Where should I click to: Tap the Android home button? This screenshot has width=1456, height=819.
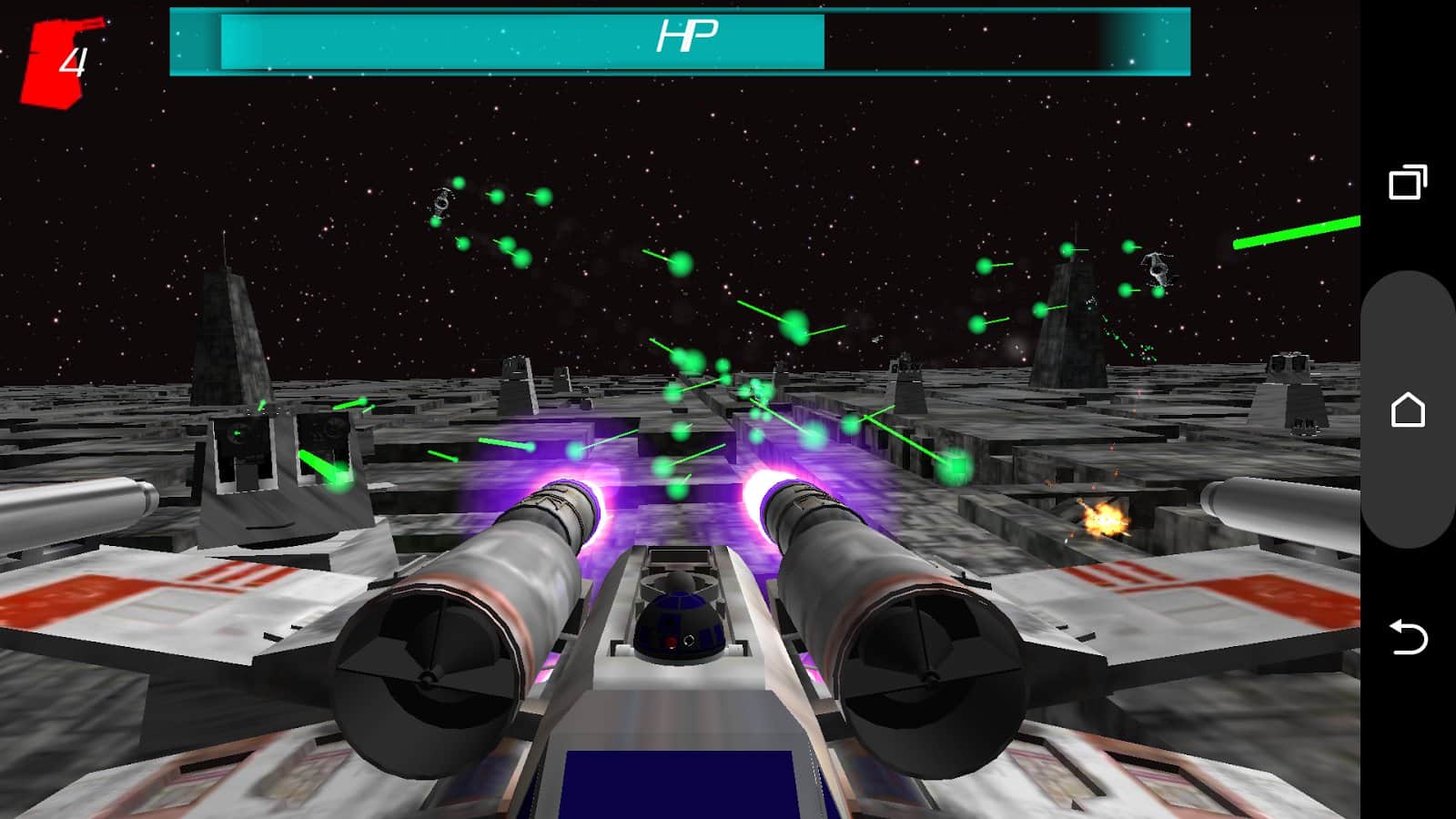[1407, 409]
